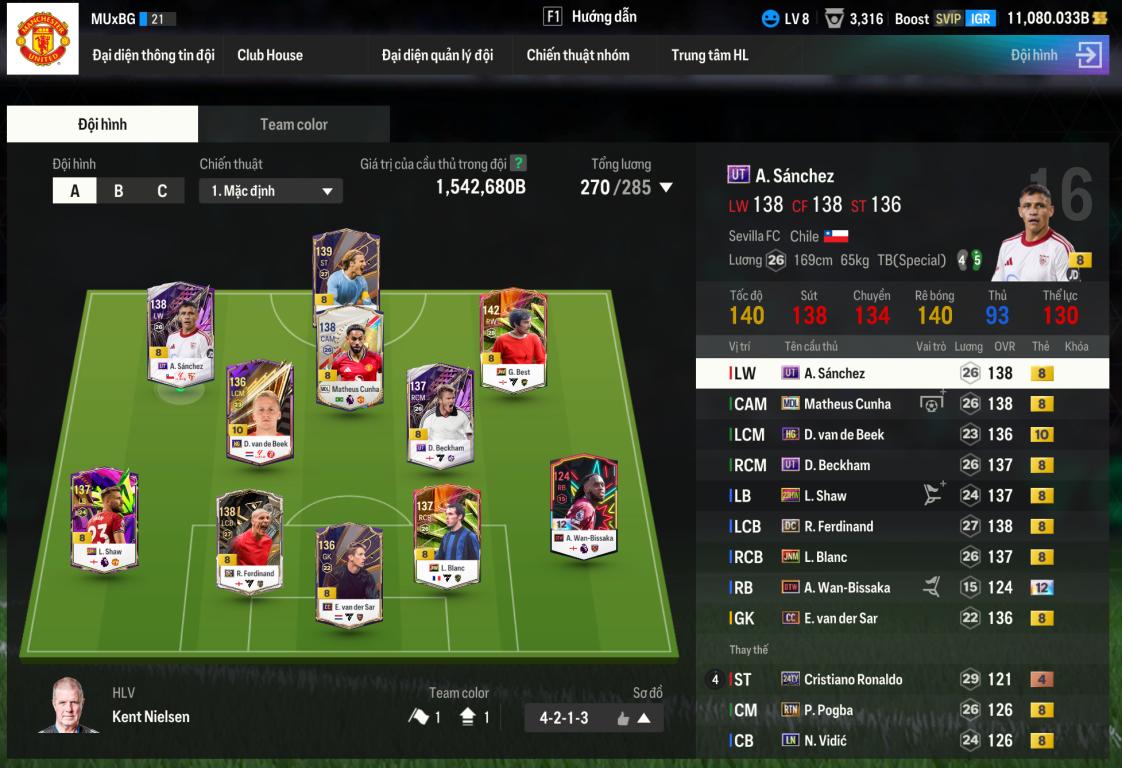Image resolution: width=1122 pixels, height=768 pixels.
Task: Open the Club House menu
Action: point(270,55)
